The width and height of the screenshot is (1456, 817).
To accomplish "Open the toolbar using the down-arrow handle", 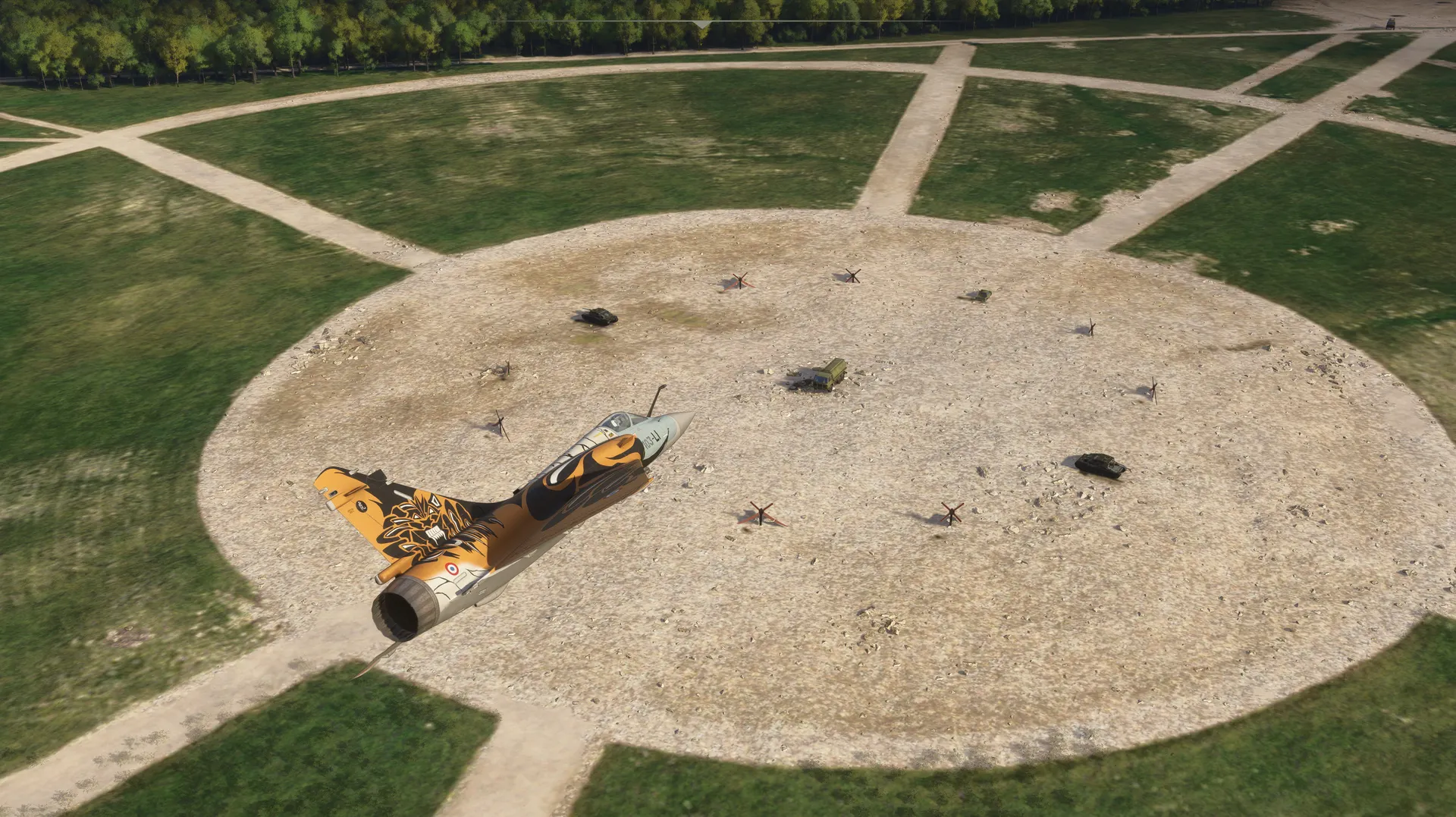I will 703,24.
